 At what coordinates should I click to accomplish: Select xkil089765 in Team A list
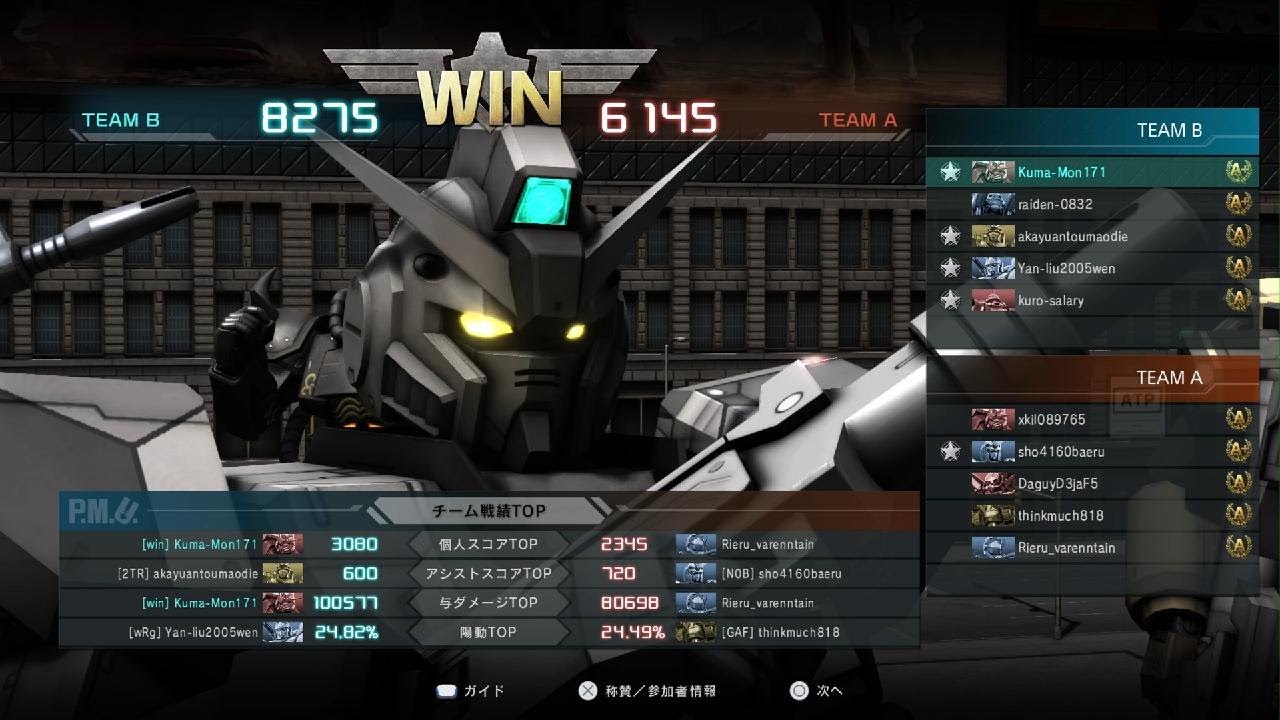tap(1051, 420)
